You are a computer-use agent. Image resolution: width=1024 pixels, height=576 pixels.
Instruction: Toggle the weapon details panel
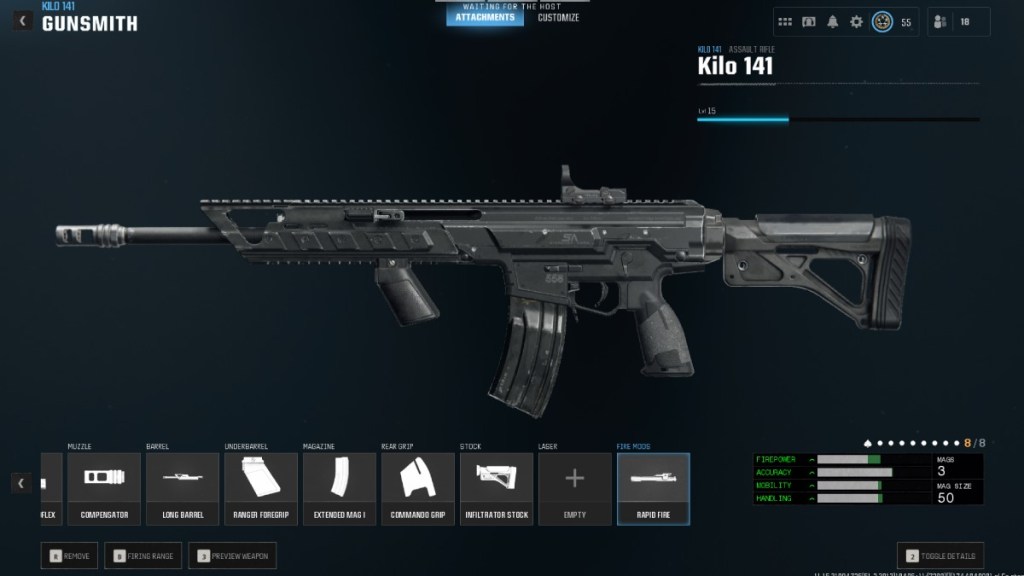point(940,556)
